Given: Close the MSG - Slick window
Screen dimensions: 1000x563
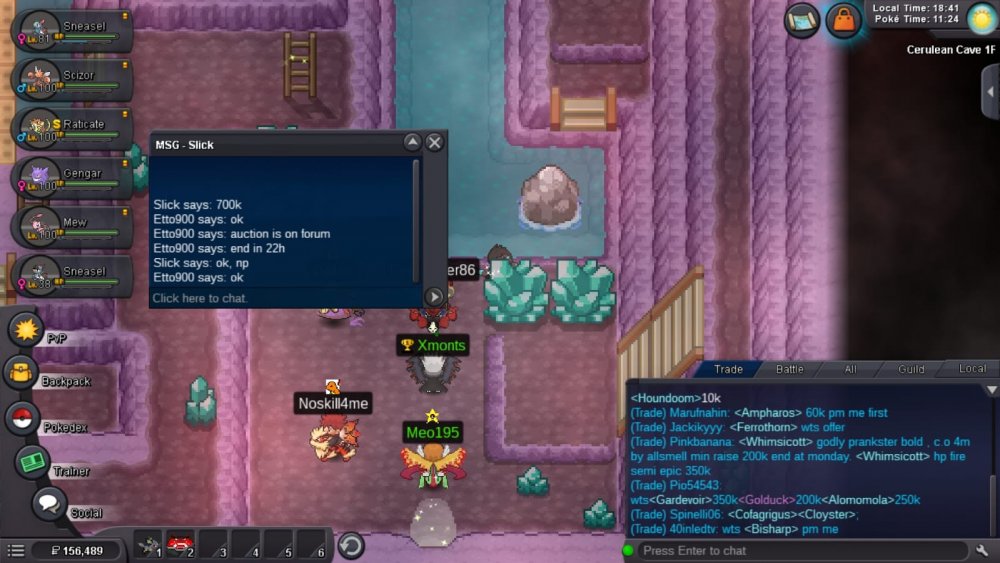Looking at the screenshot, I should 434,143.
